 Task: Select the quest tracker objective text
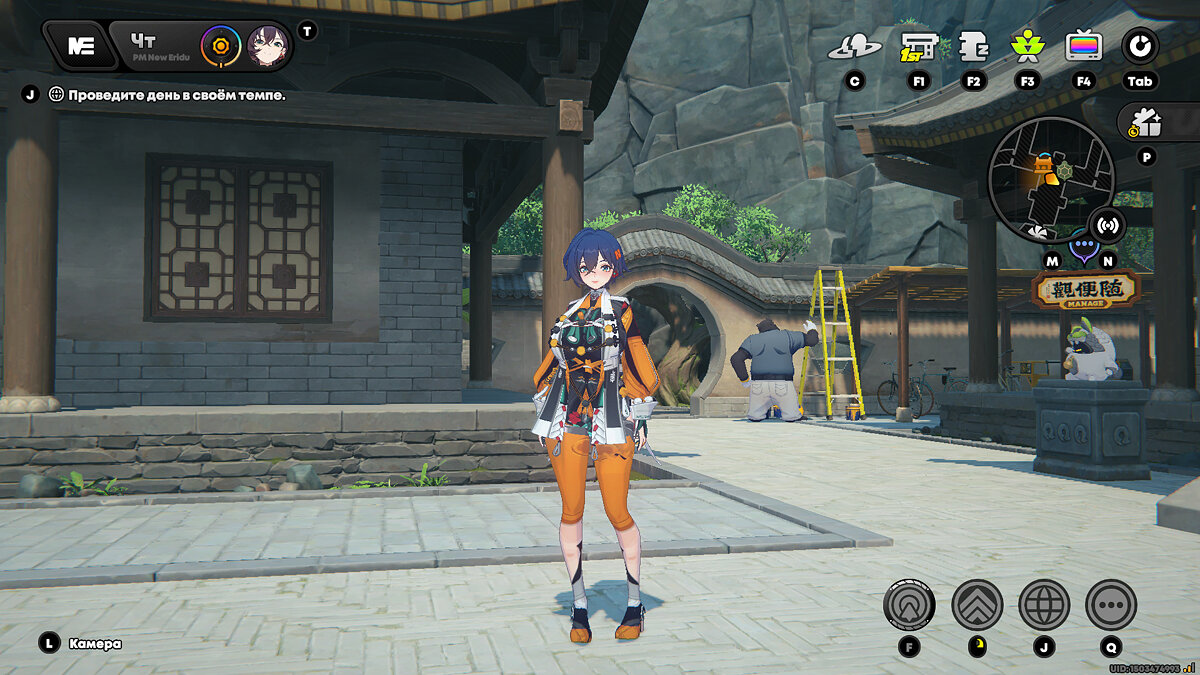176,95
